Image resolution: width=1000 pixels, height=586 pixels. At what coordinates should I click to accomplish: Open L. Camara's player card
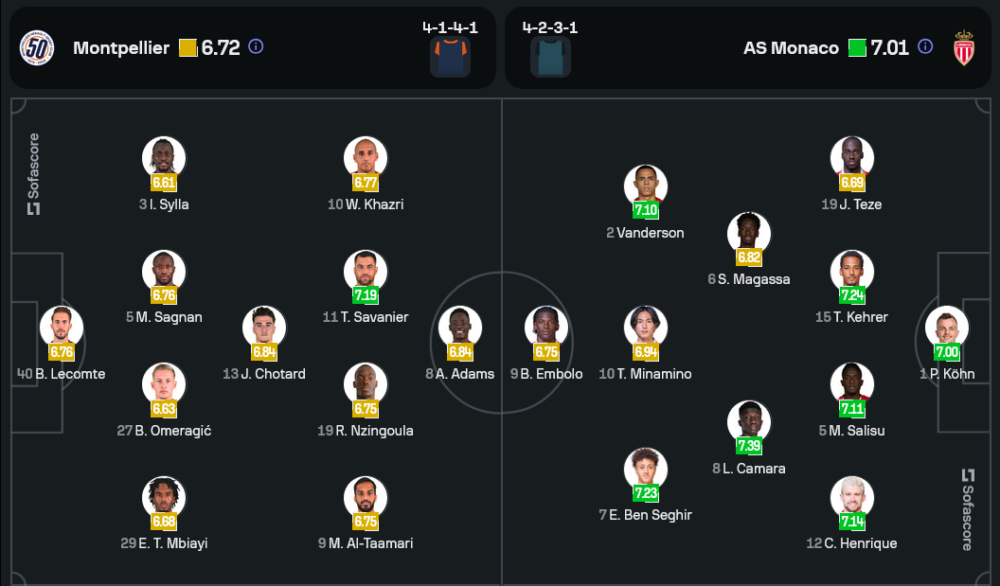pos(748,424)
